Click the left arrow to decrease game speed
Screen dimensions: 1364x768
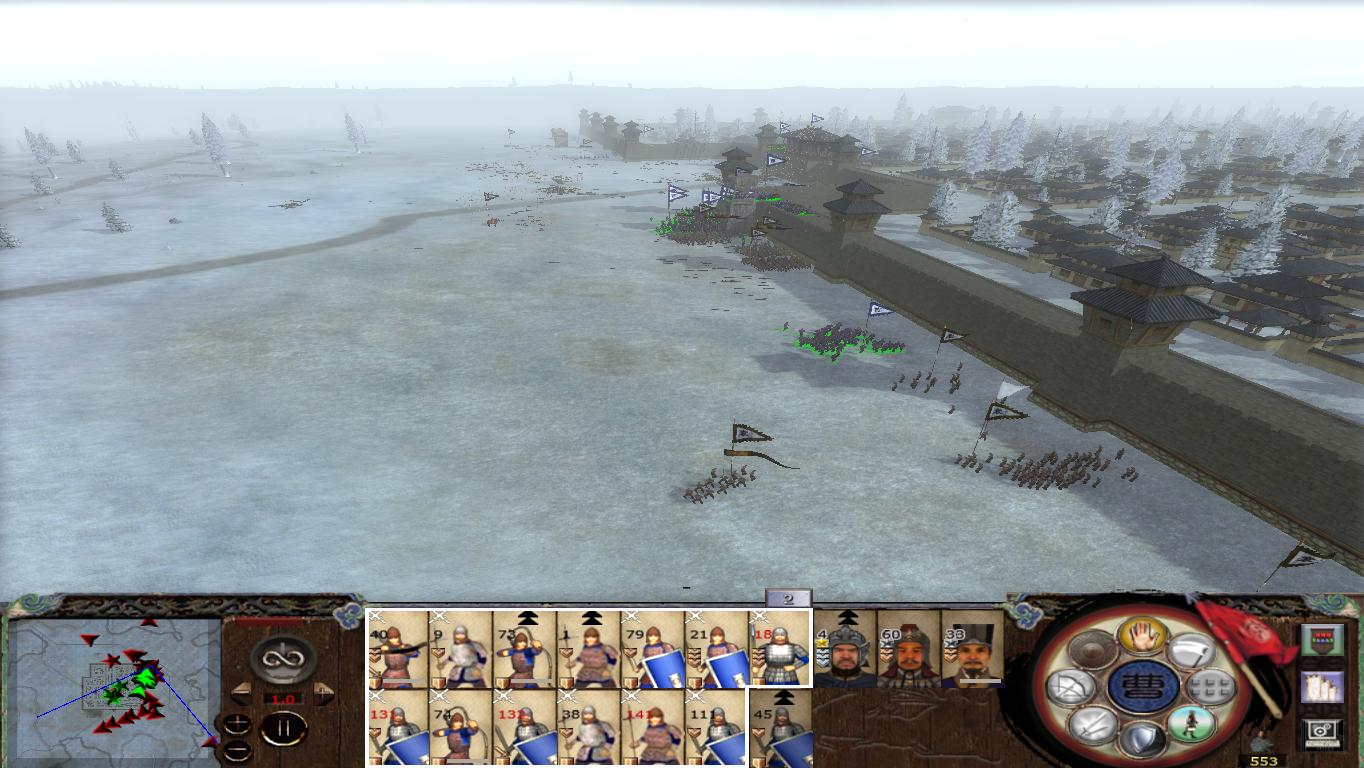coord(240,691)
